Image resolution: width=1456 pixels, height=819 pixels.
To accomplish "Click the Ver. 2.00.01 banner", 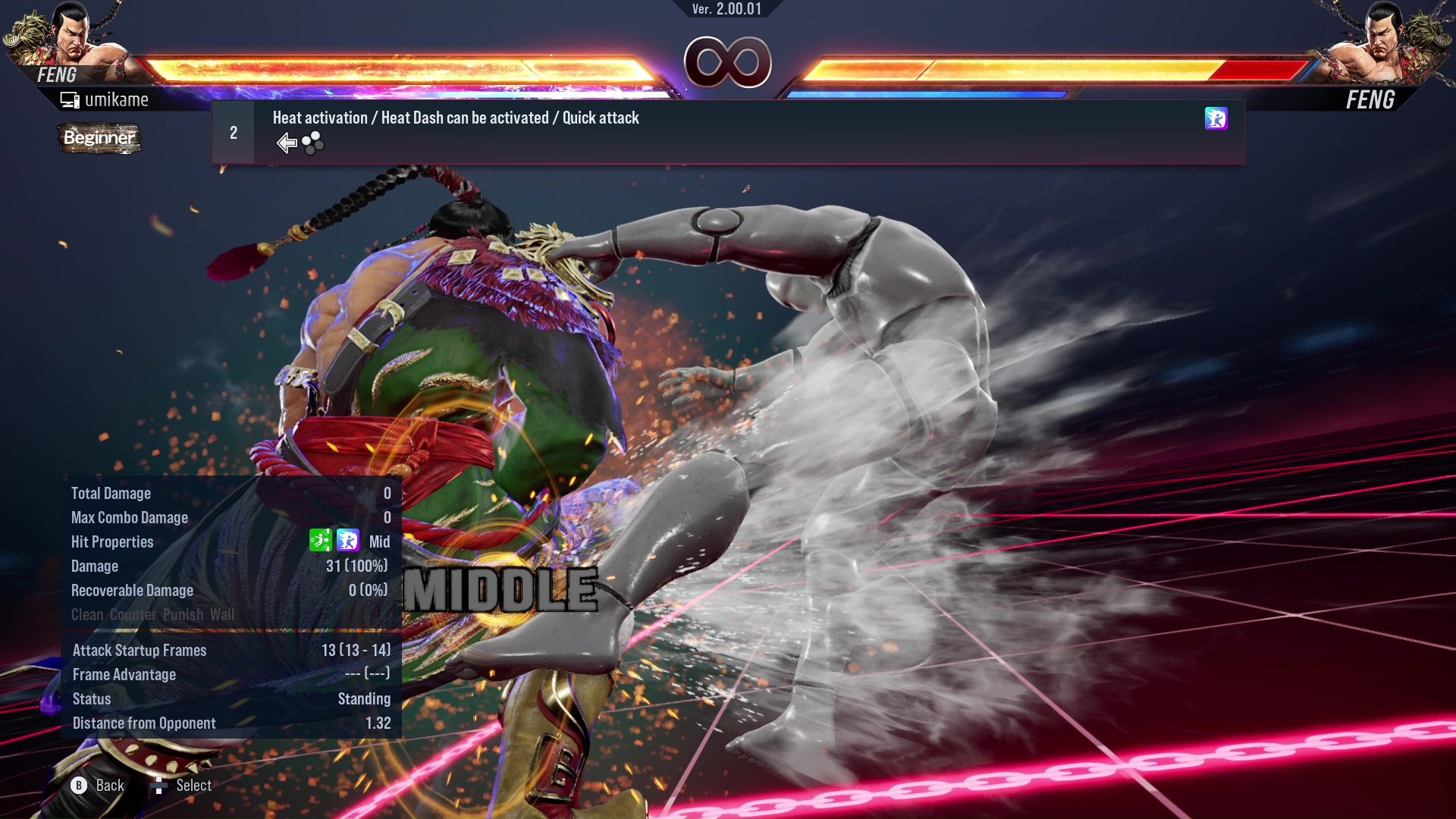I will click(727, 10).
